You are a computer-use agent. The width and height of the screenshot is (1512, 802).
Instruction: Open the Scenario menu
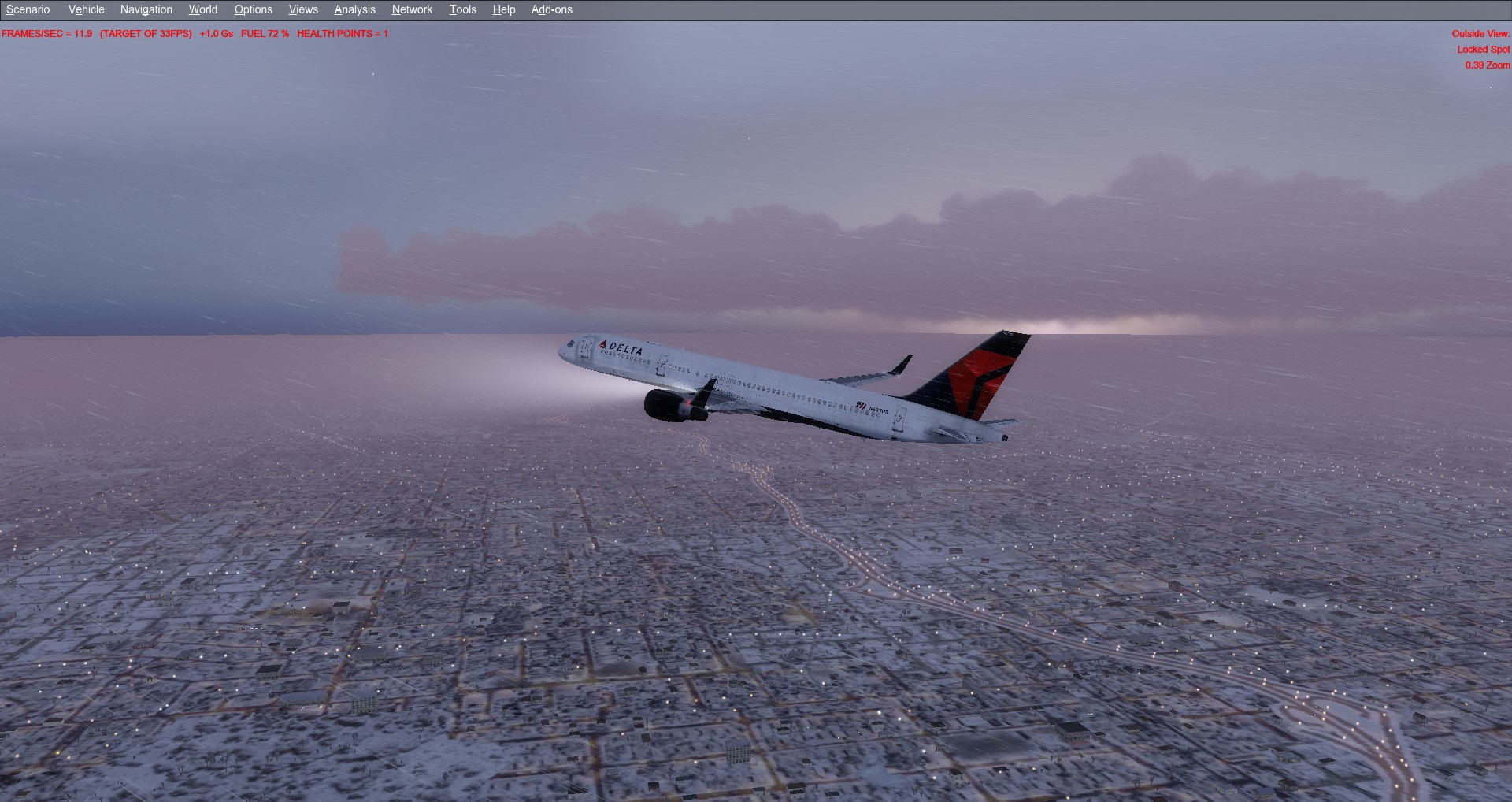tap(27, 9)
